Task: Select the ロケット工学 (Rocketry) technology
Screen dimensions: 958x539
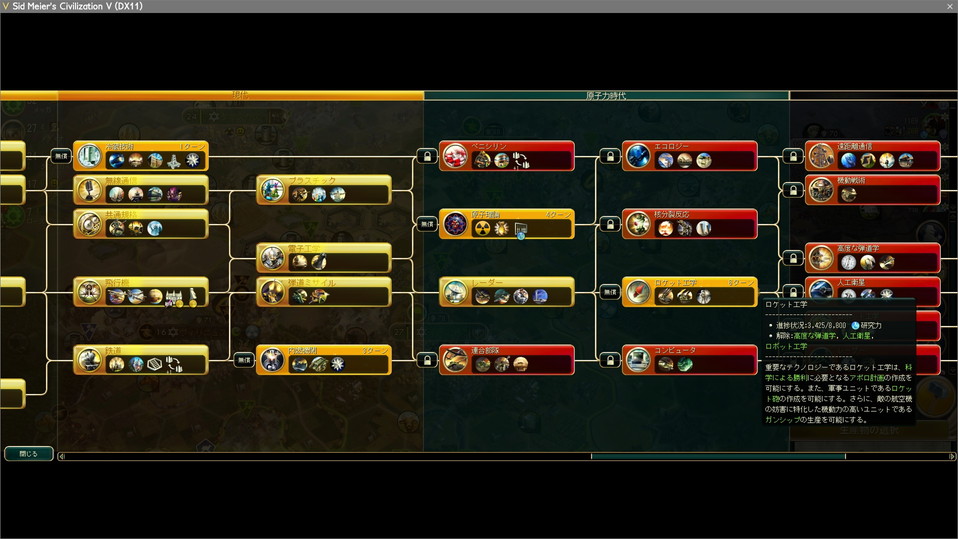Action: pos(689,292)
